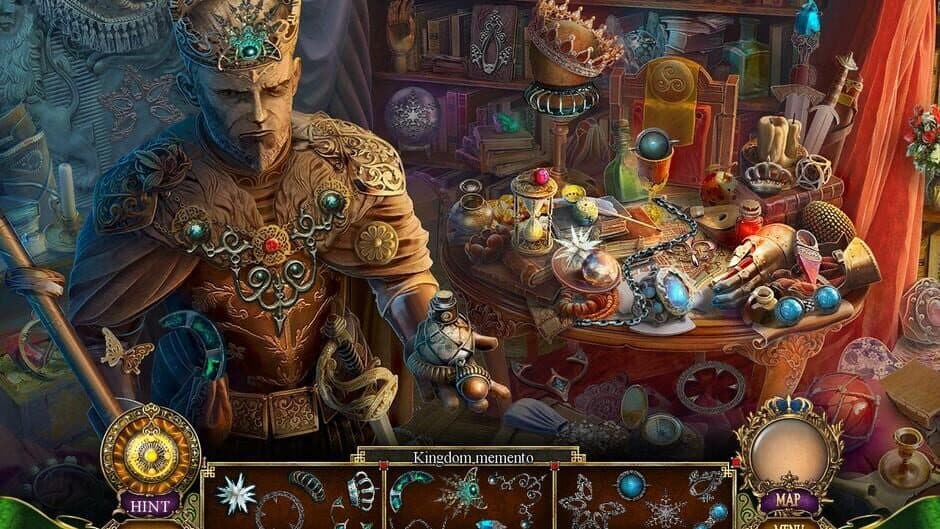Use the HINT button
The width and height of the screenshot is (940, 529).
pos(150,505)
